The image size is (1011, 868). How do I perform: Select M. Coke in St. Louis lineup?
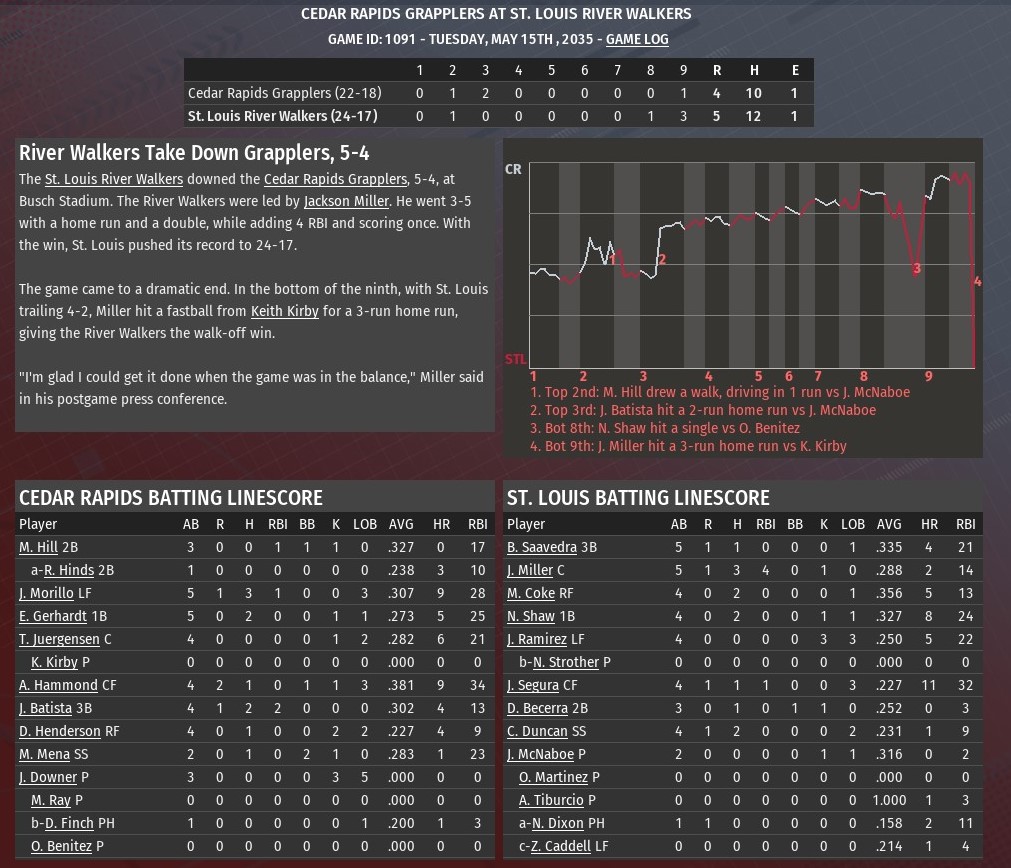coord(532,594)
